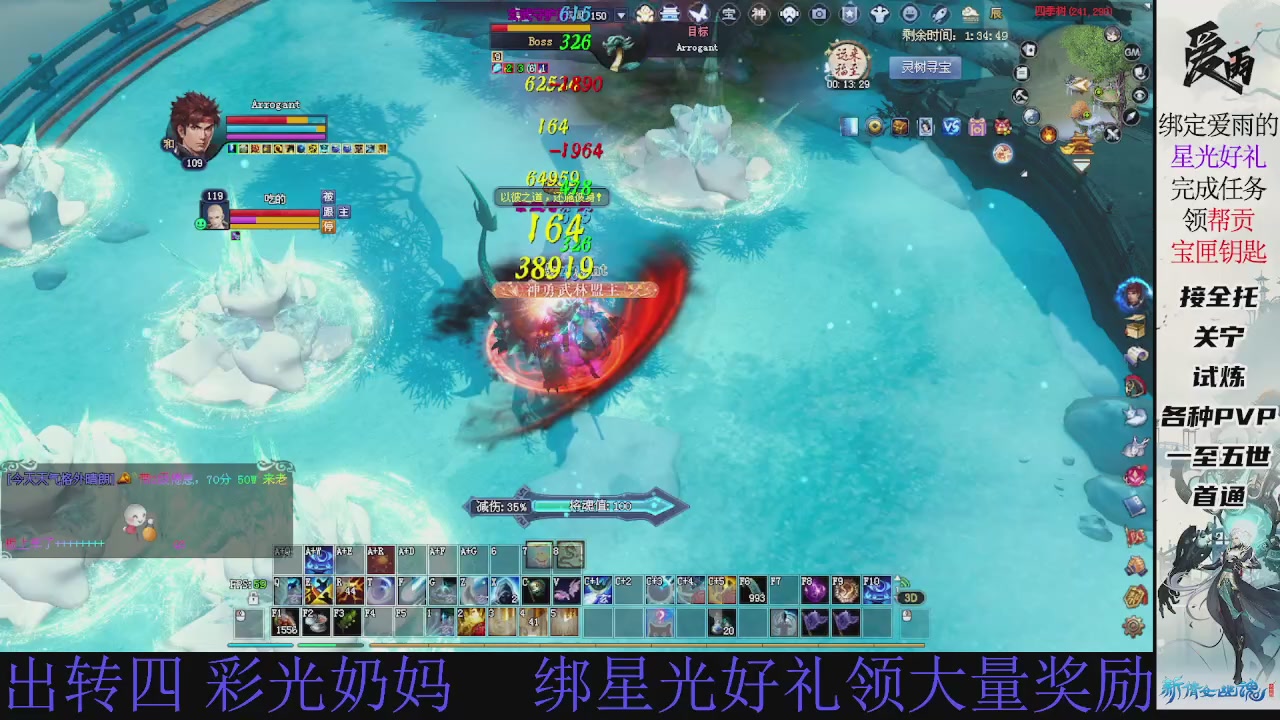
Task: Click the 四季树 coordinates link at top right
Action: [x=1071, y=10]
